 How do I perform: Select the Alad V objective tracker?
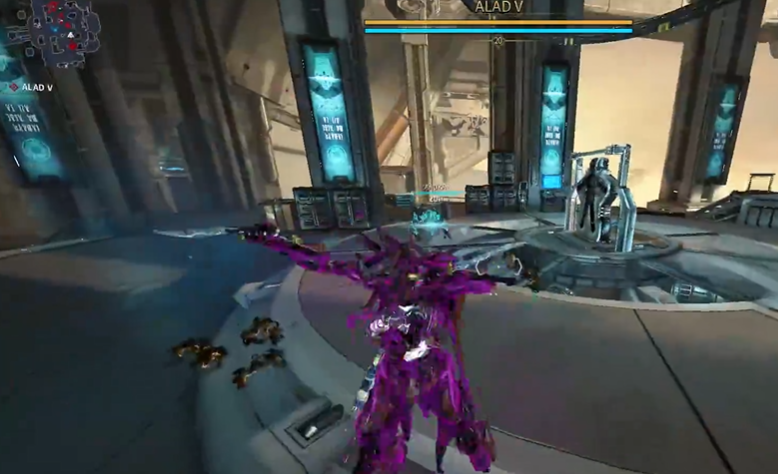point(31,88)
